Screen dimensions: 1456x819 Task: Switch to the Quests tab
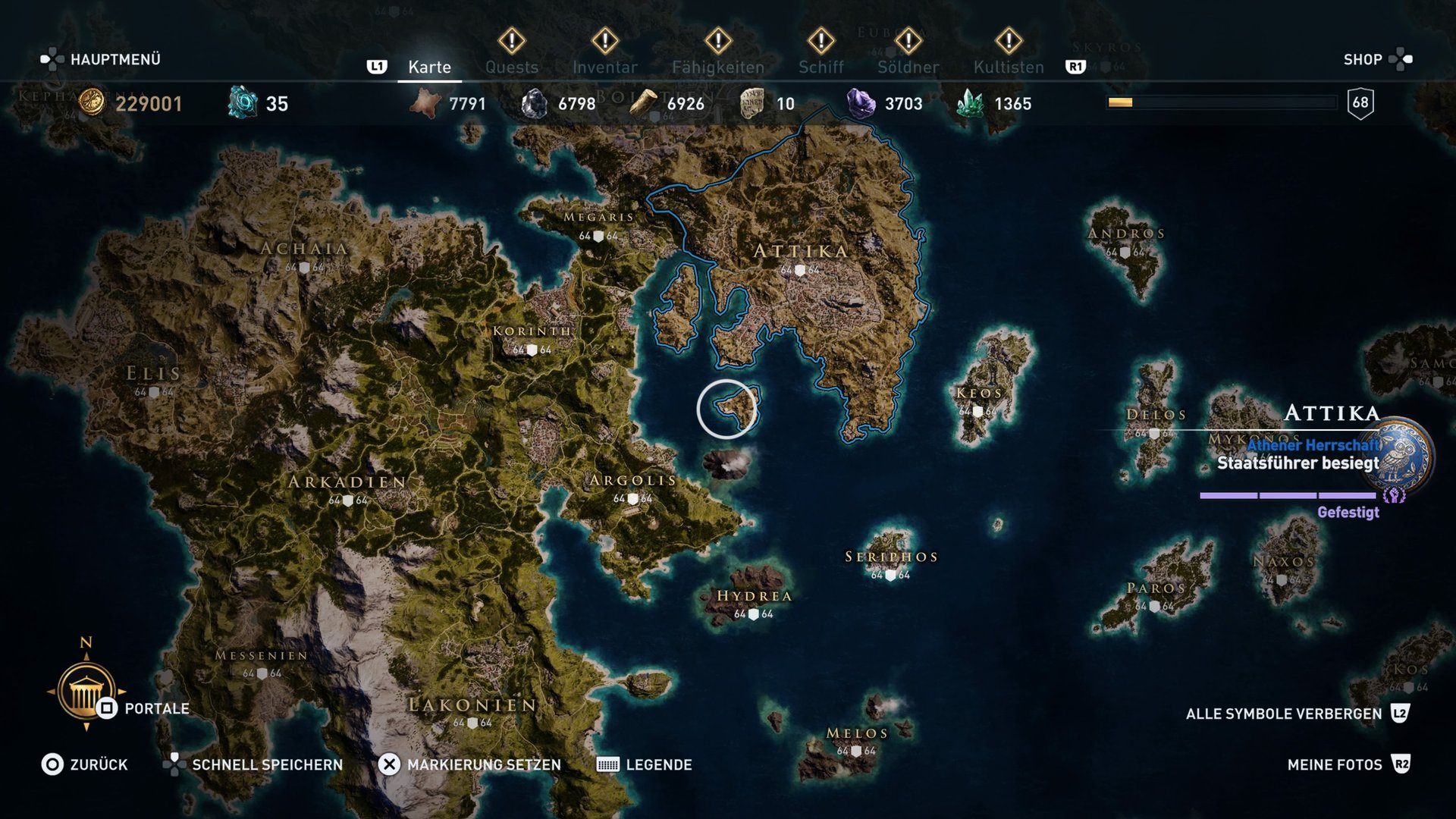pos(512,67)
